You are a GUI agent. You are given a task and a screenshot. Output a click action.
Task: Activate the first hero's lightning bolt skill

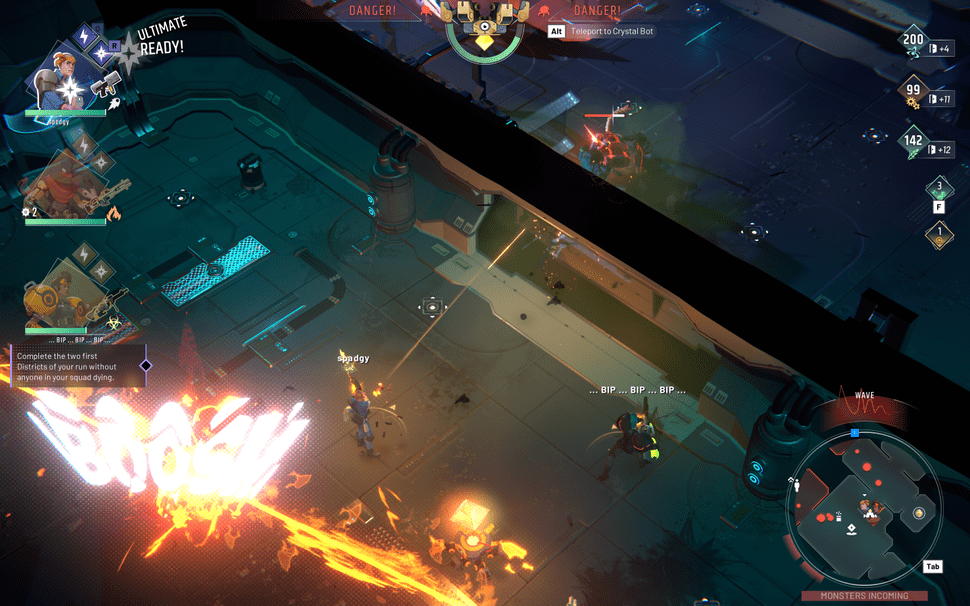point(84,36)
